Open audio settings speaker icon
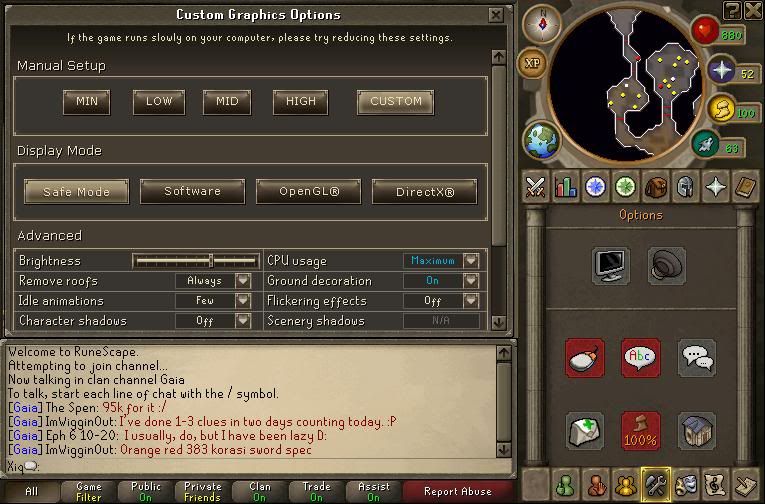765x504 pixels. (666, 266)
